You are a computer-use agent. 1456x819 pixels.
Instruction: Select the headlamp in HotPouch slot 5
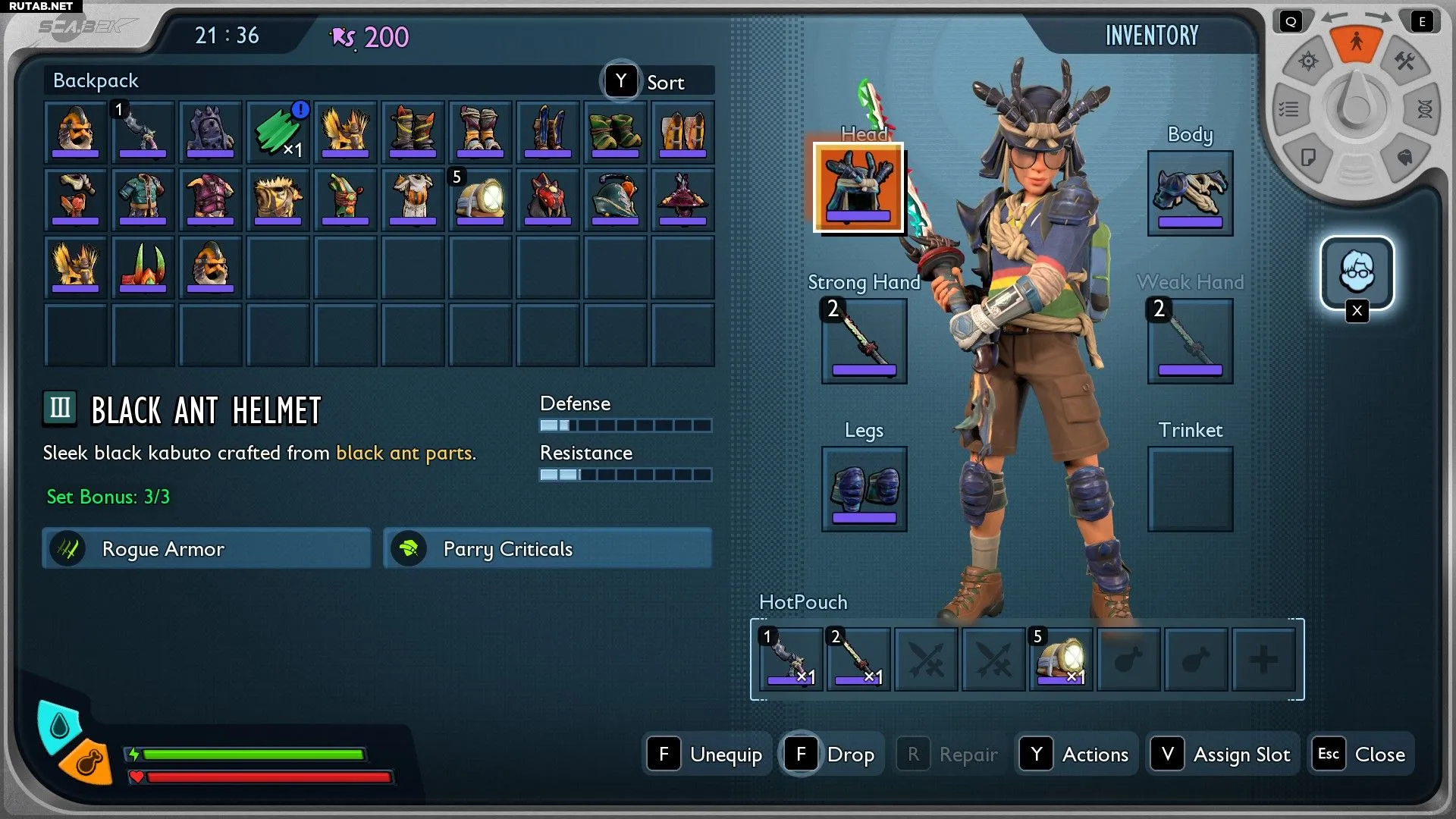tap(1060, 659)
